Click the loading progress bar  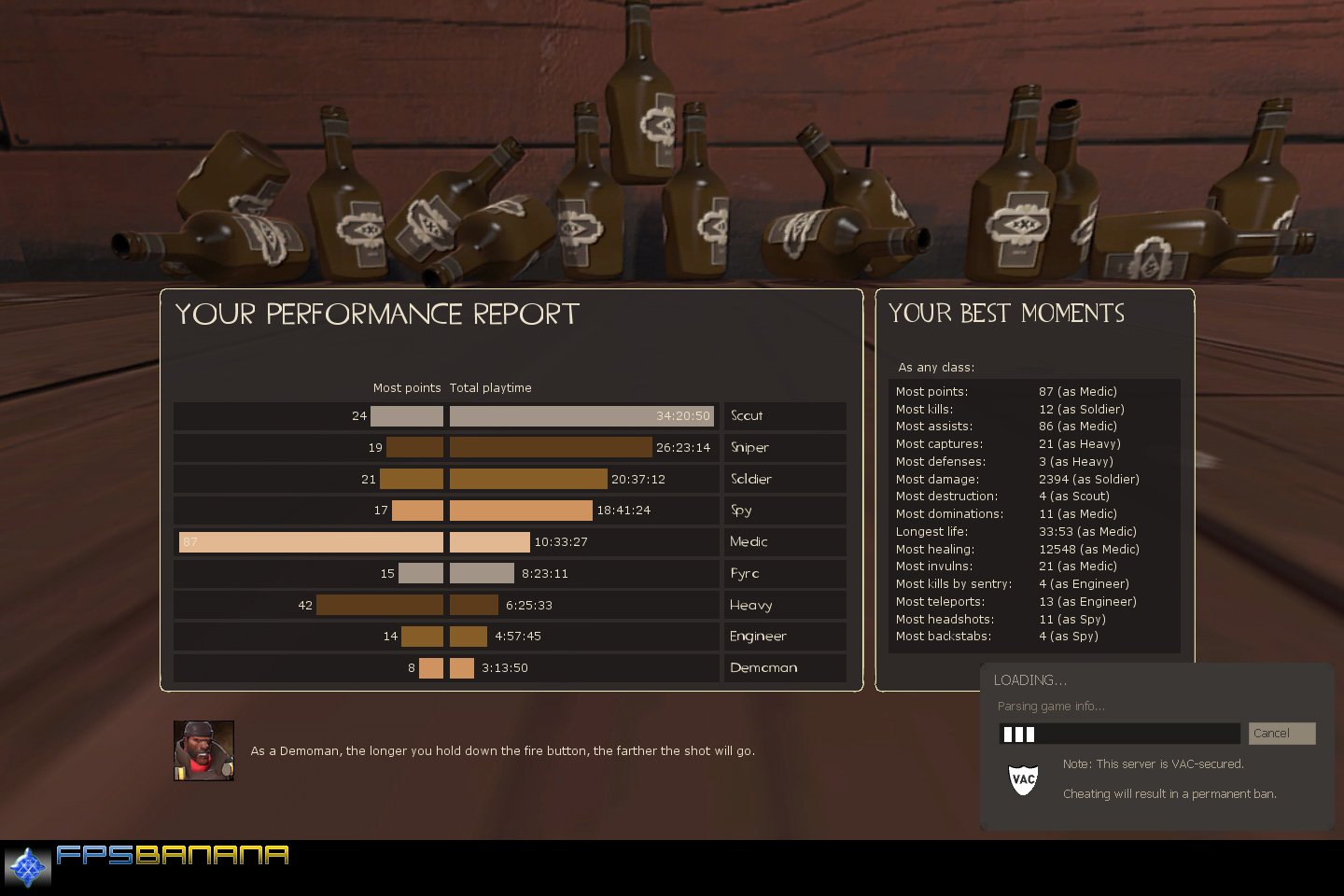(1119, 734)
